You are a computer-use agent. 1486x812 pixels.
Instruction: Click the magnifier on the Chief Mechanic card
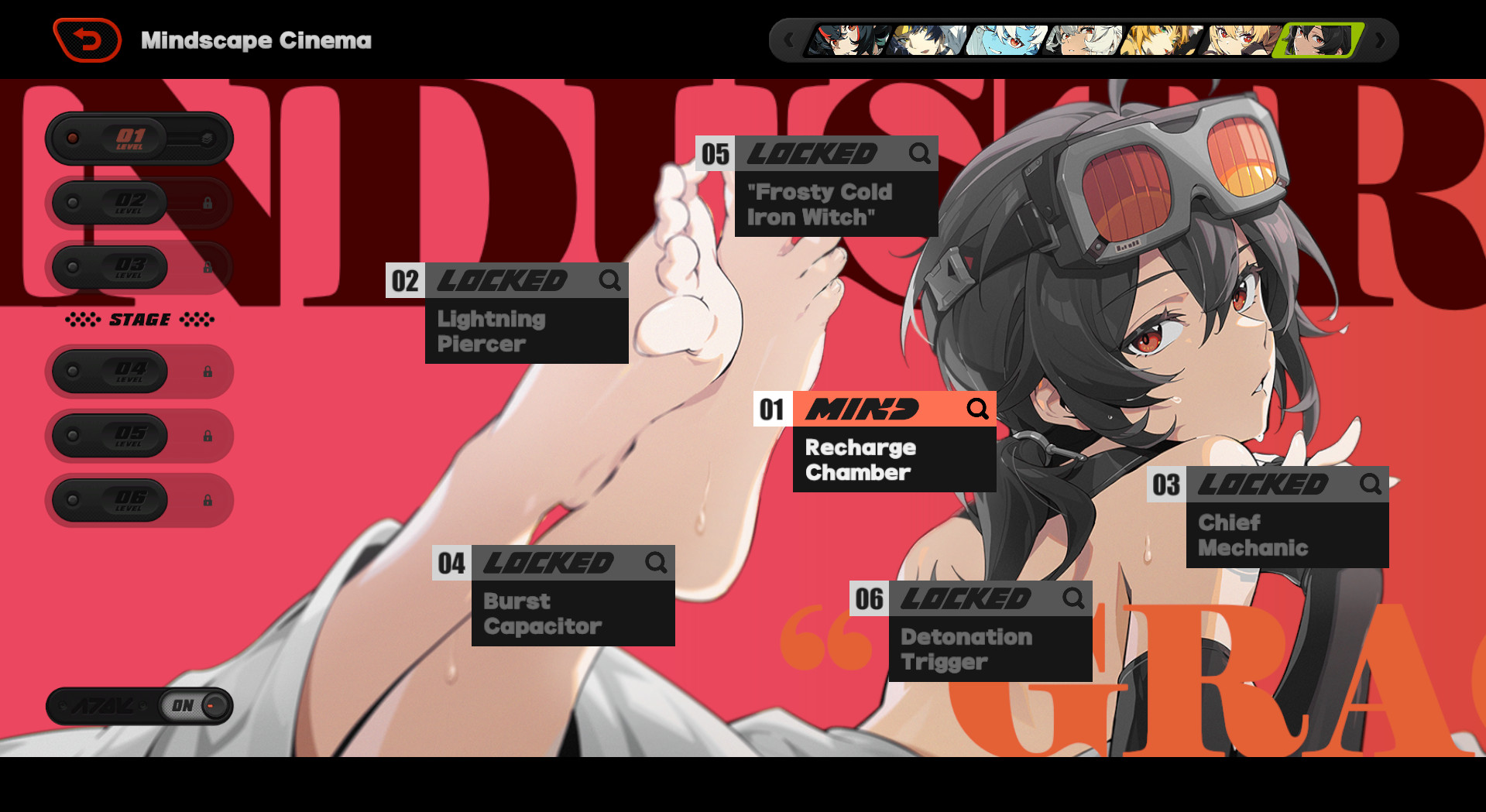pyautogui.click(x=1371, y=485)
